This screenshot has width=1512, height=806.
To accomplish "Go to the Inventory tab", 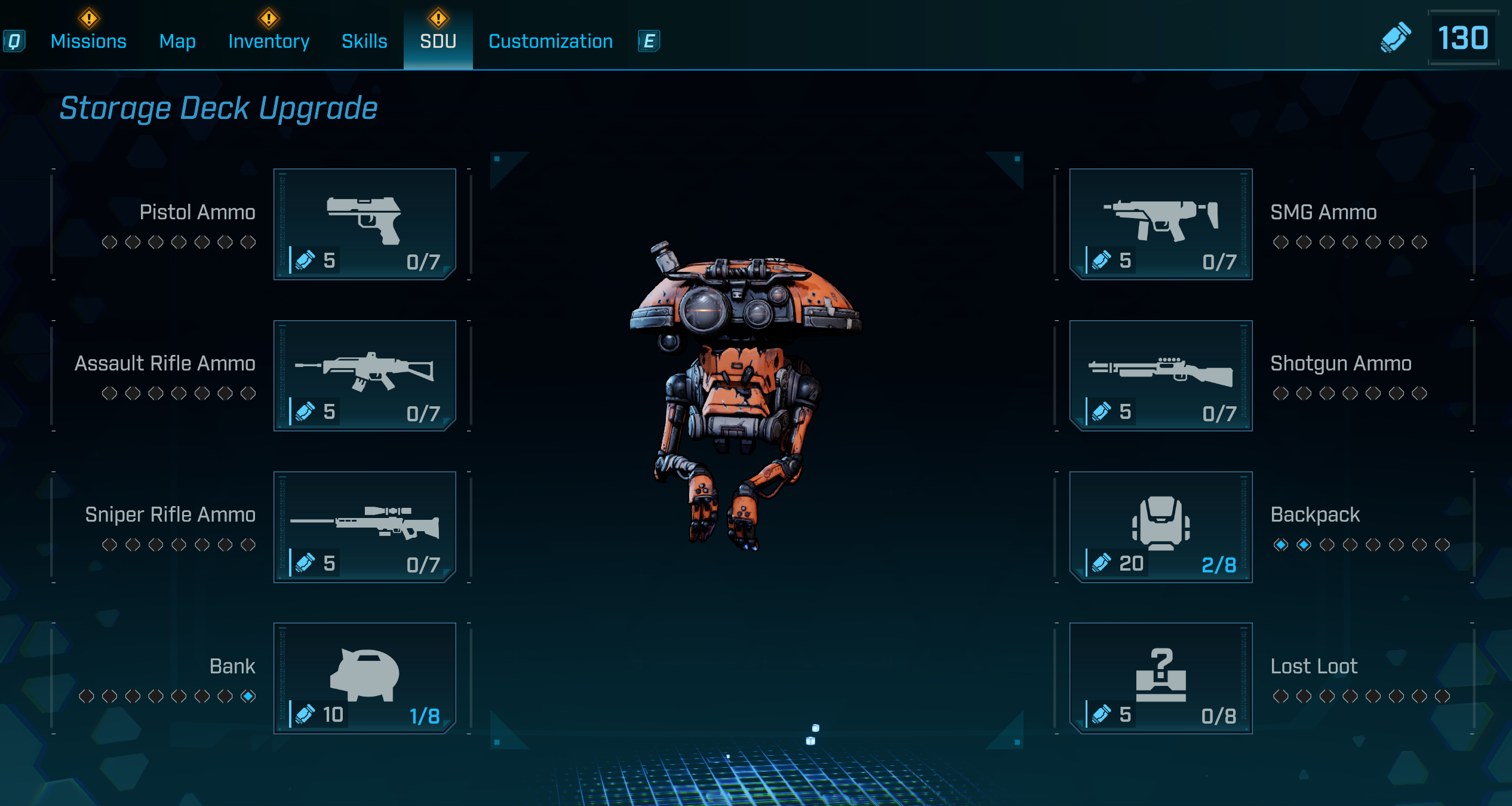I will (269, 41).
